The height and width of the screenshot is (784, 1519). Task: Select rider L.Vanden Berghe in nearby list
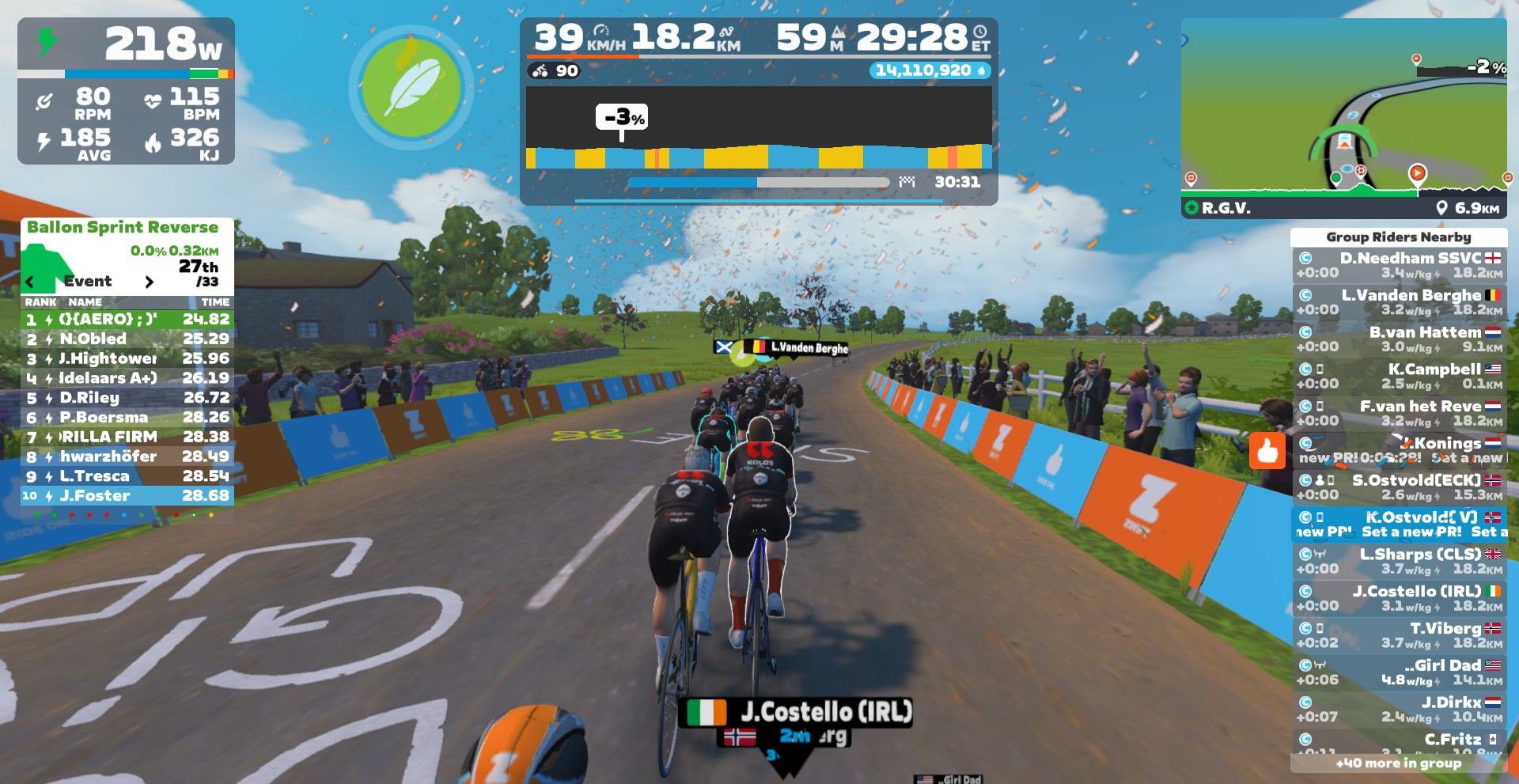click(x=1399, y=302)
